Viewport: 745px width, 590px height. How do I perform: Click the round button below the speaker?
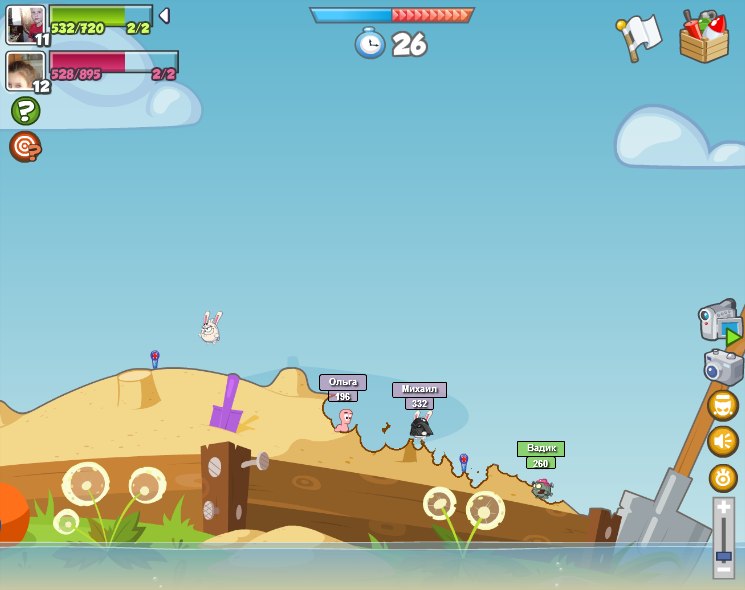(723, 477)
